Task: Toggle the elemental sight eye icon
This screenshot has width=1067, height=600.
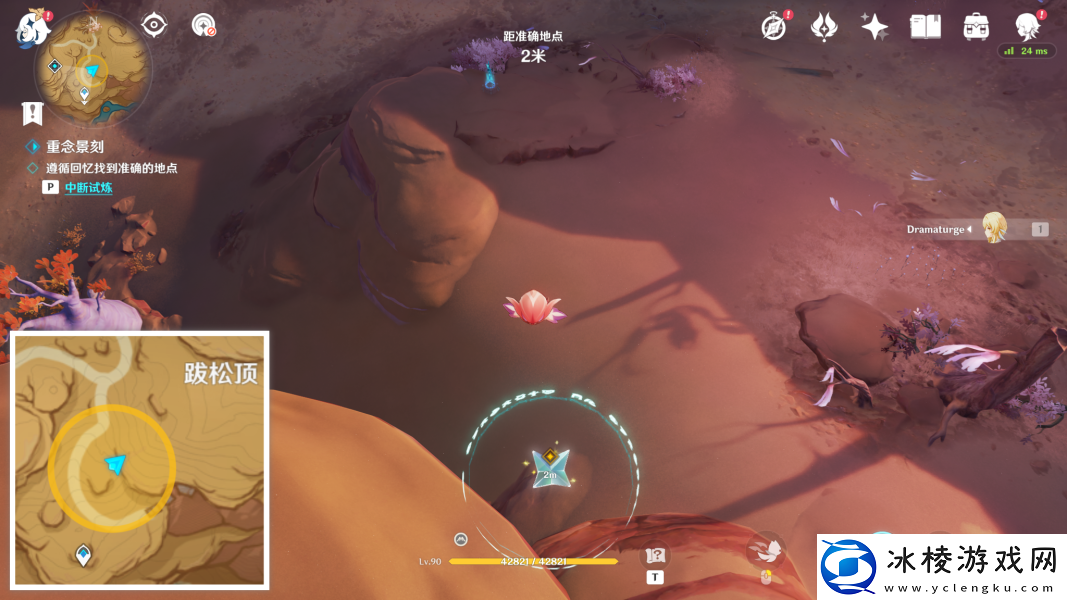Action: [153, 25]
